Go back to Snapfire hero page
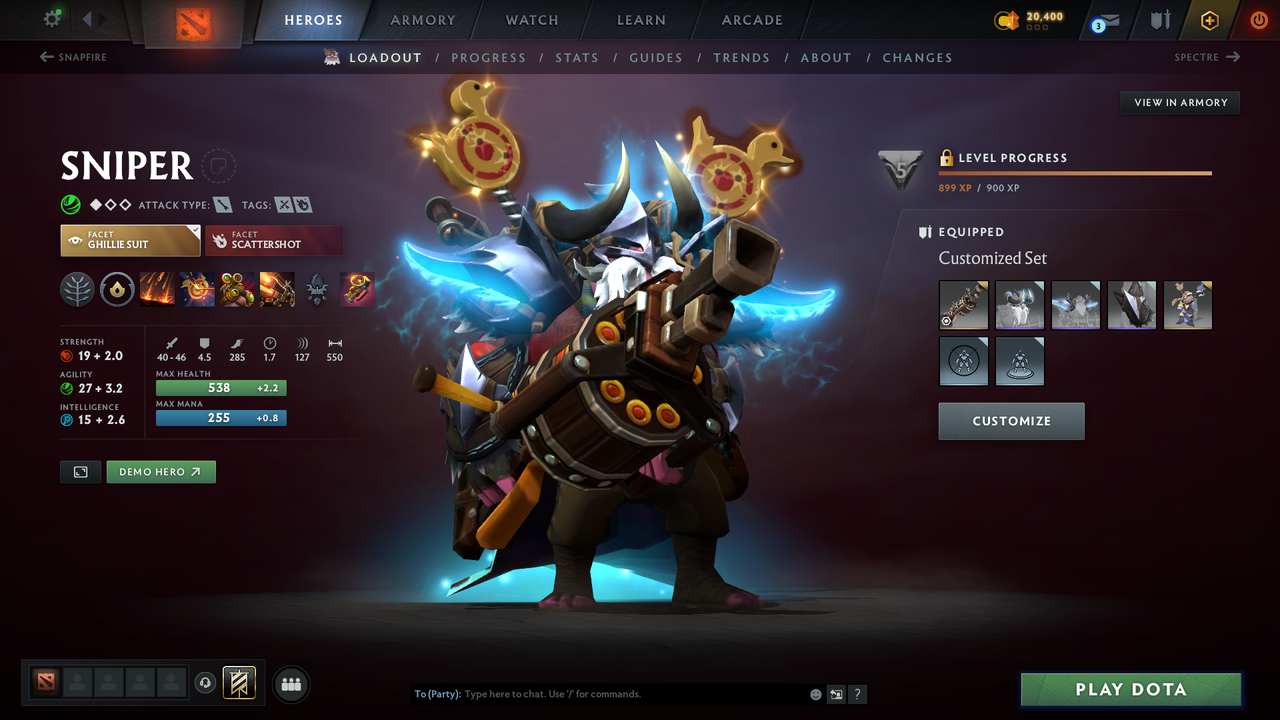Image resolution: width=1280 pixels, height=720 pixels. pyautogui.click(x=73, y=57)
